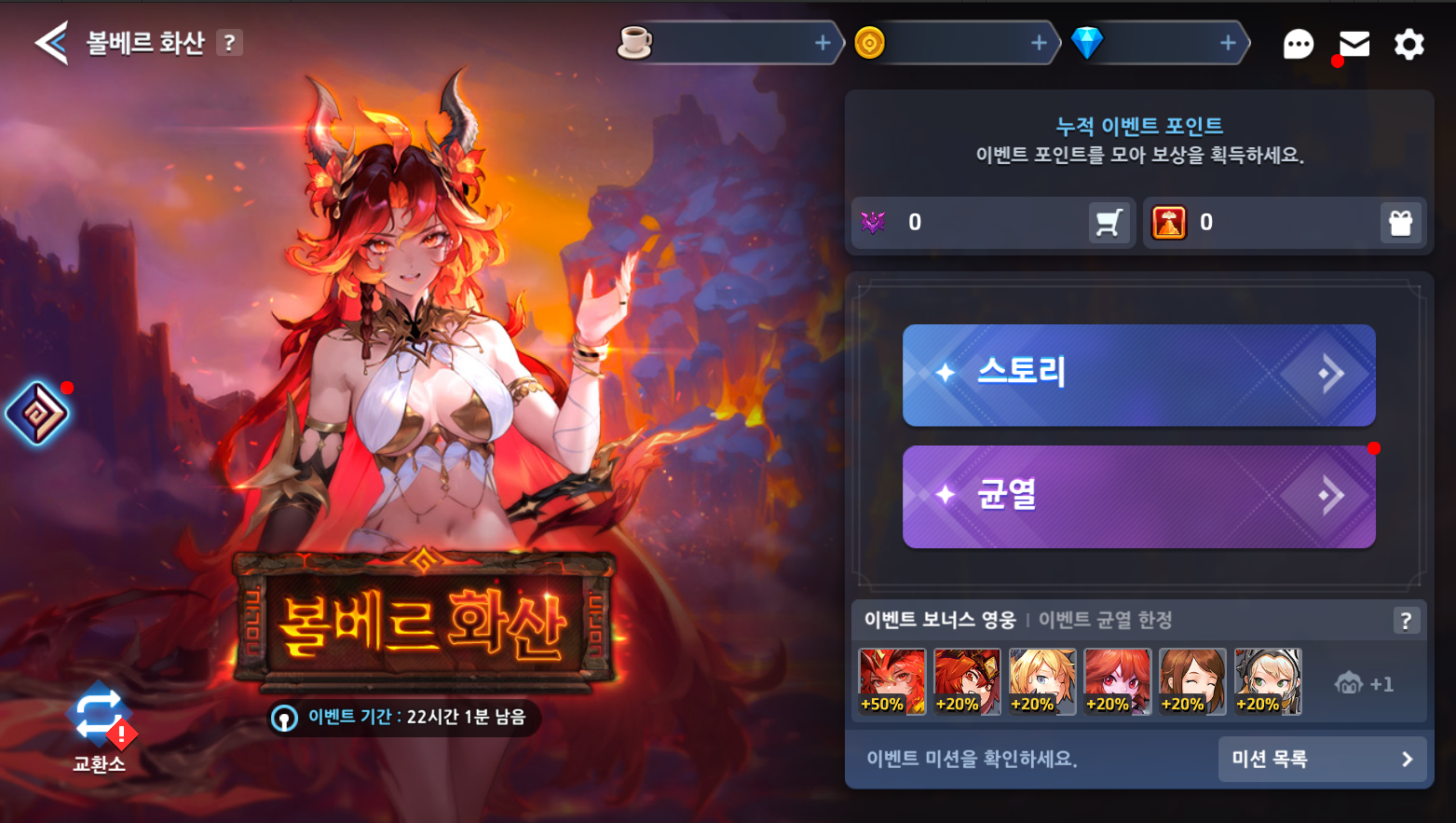Open the blue diamond side menu icon
This screenshot has width=1456, height=823.
(x=37, y=413)
